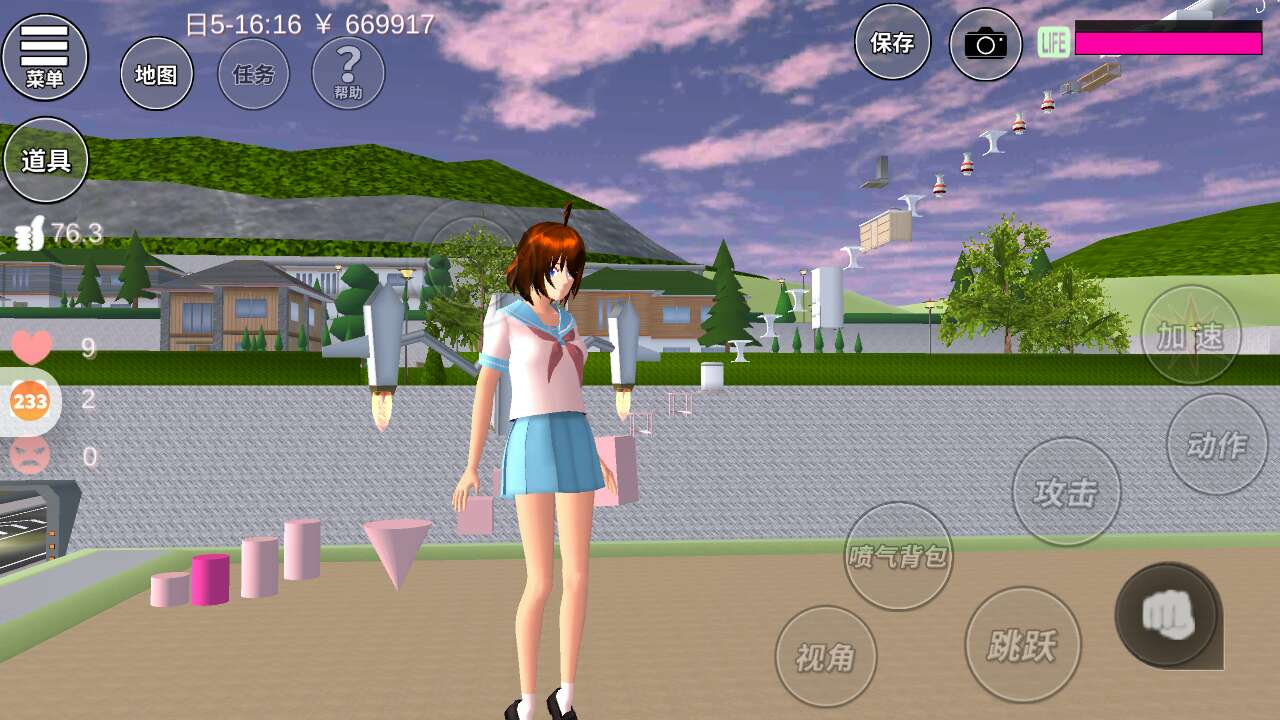The height and width of the screenshot is (720, 1280).
Task: Select the red angry face icon
Action: [30, 456]
